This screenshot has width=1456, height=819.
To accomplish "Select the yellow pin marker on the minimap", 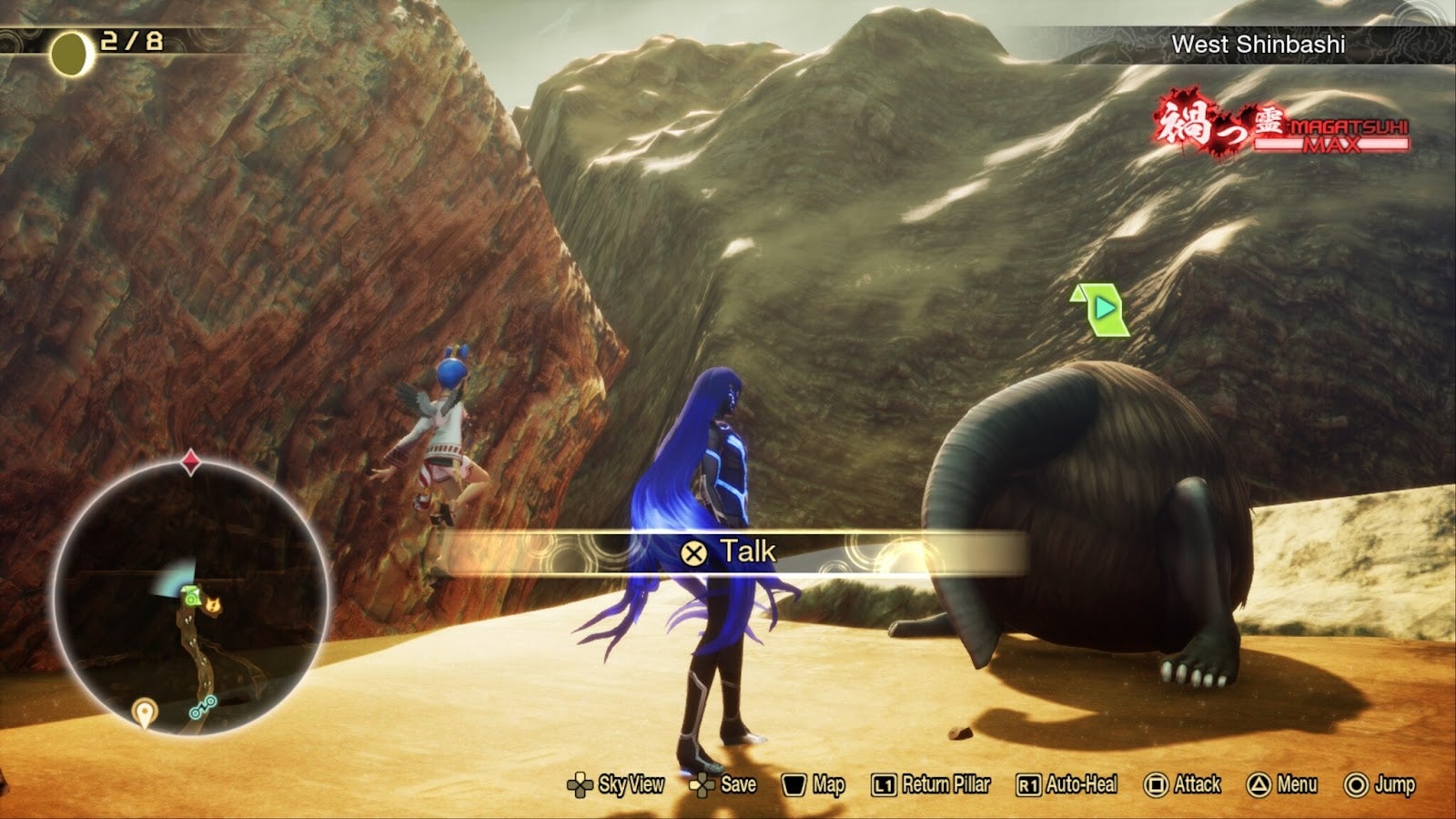I will [144, 712].
